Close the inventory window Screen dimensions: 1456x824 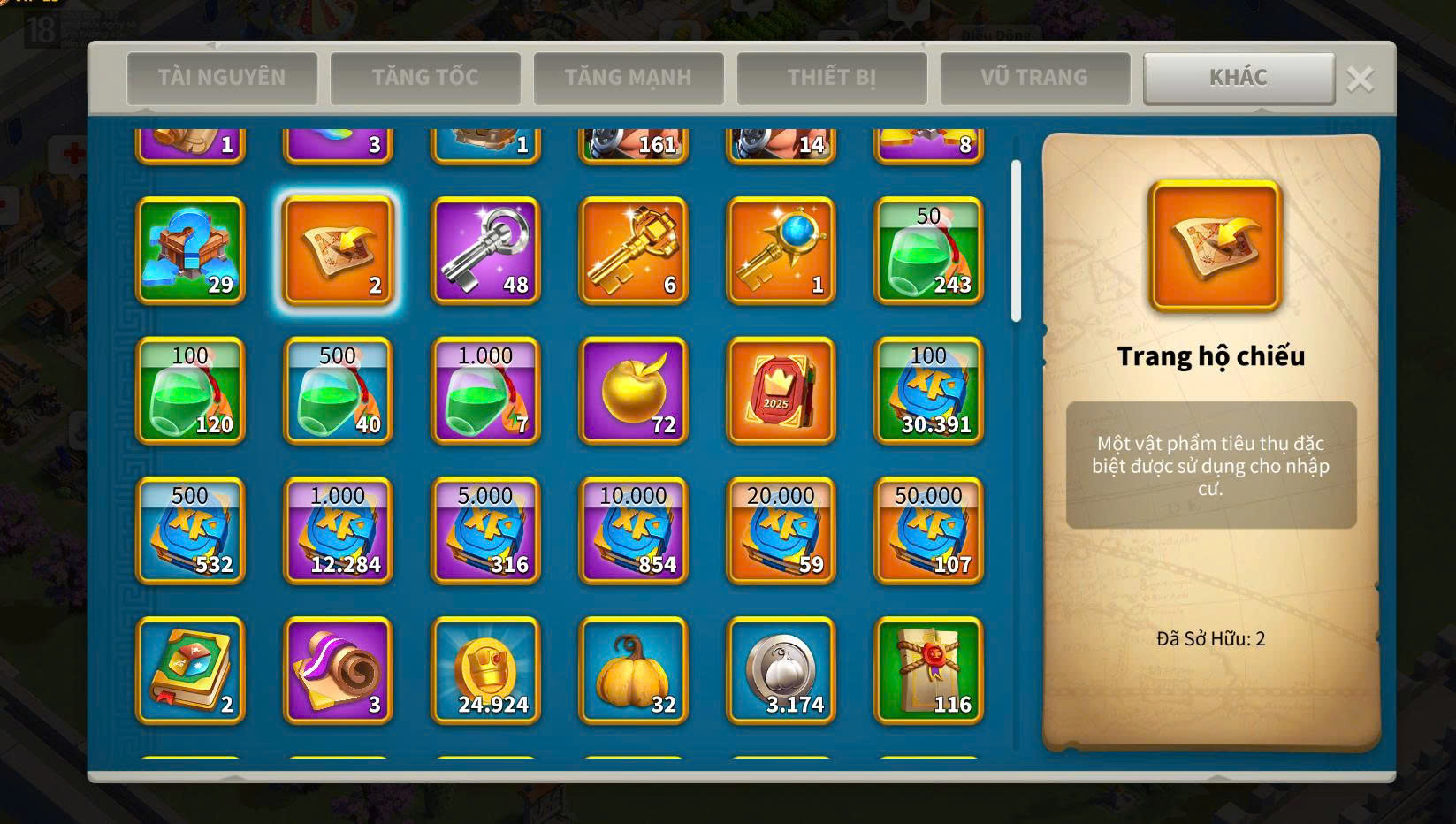[1360, 80]
